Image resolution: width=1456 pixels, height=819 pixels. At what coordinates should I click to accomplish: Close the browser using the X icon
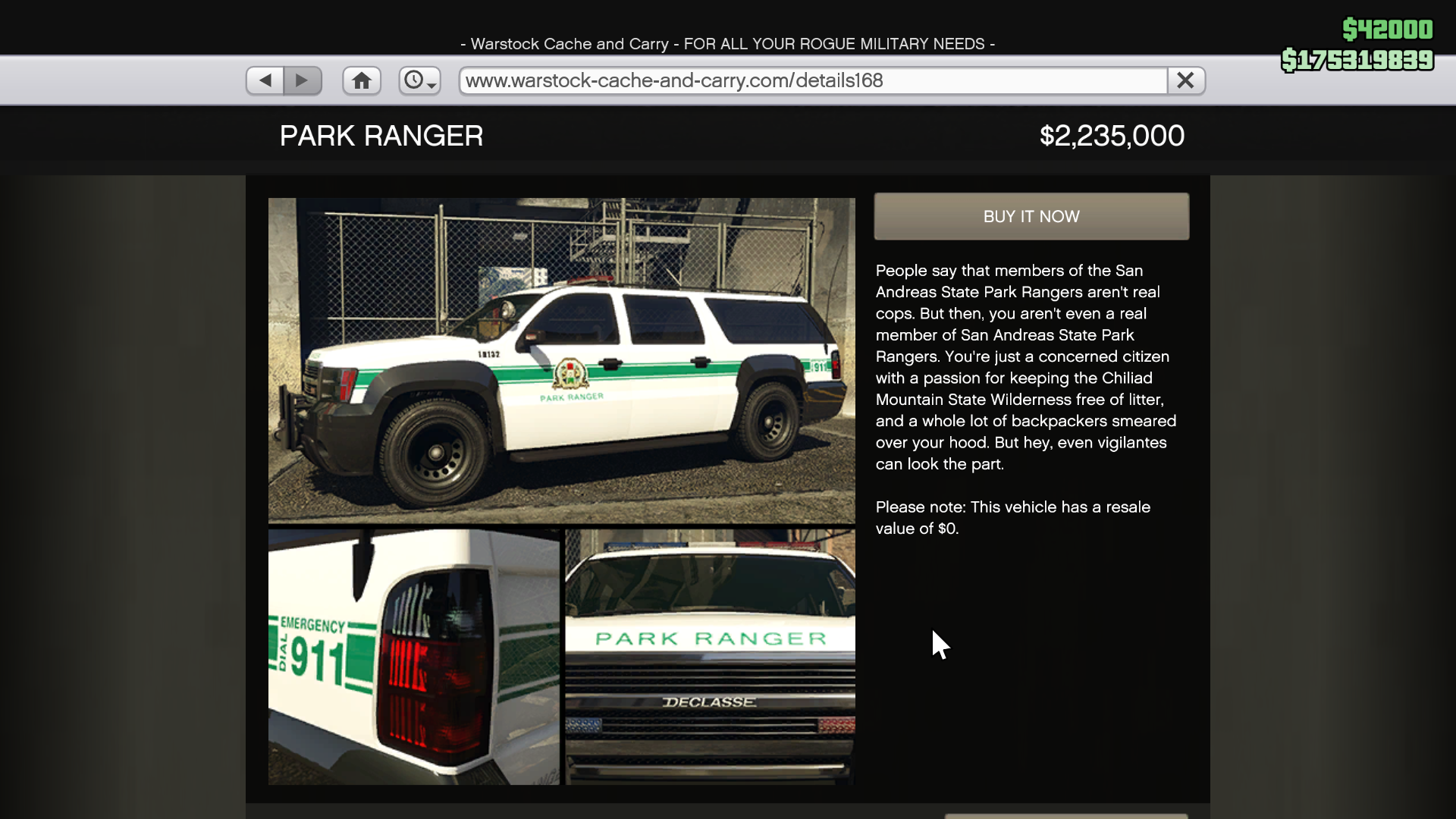pyautogui.click(x=1185, y=80)
